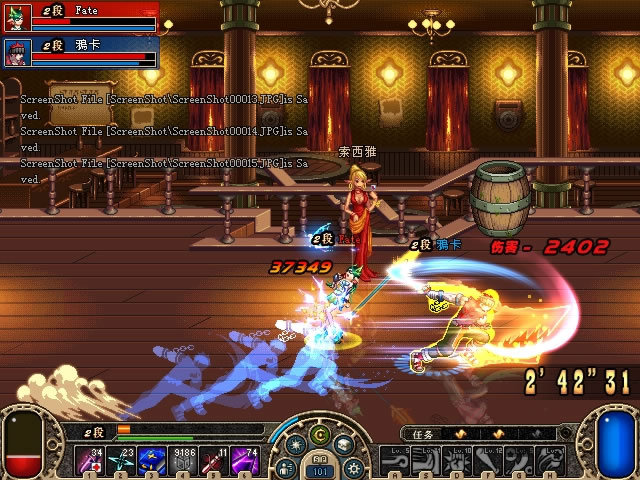Open the 任务 quest tracker
Screen dimensions: 640x480
point(422,435)
